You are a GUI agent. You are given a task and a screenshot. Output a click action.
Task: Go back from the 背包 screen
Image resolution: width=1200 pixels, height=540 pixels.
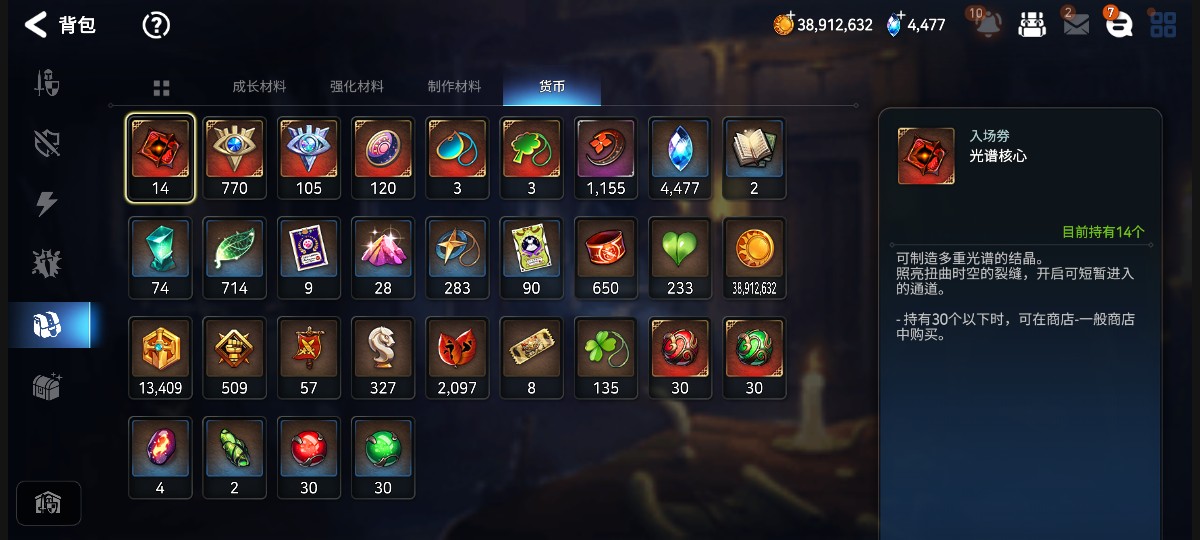pos(36,25)
